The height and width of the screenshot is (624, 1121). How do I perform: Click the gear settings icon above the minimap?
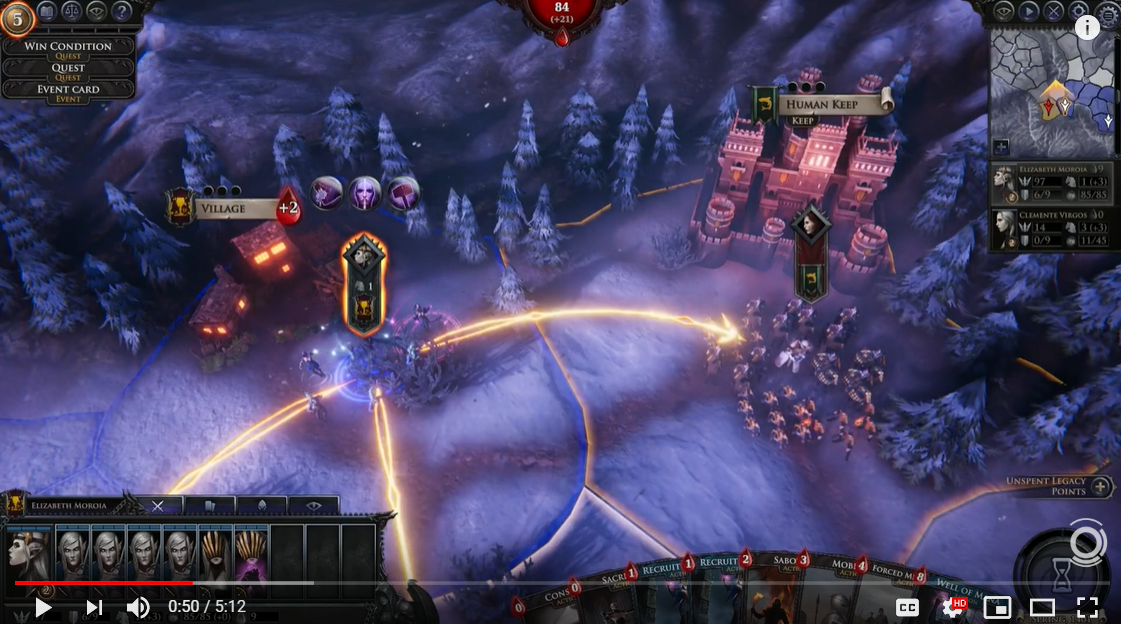pos(1079,12)
